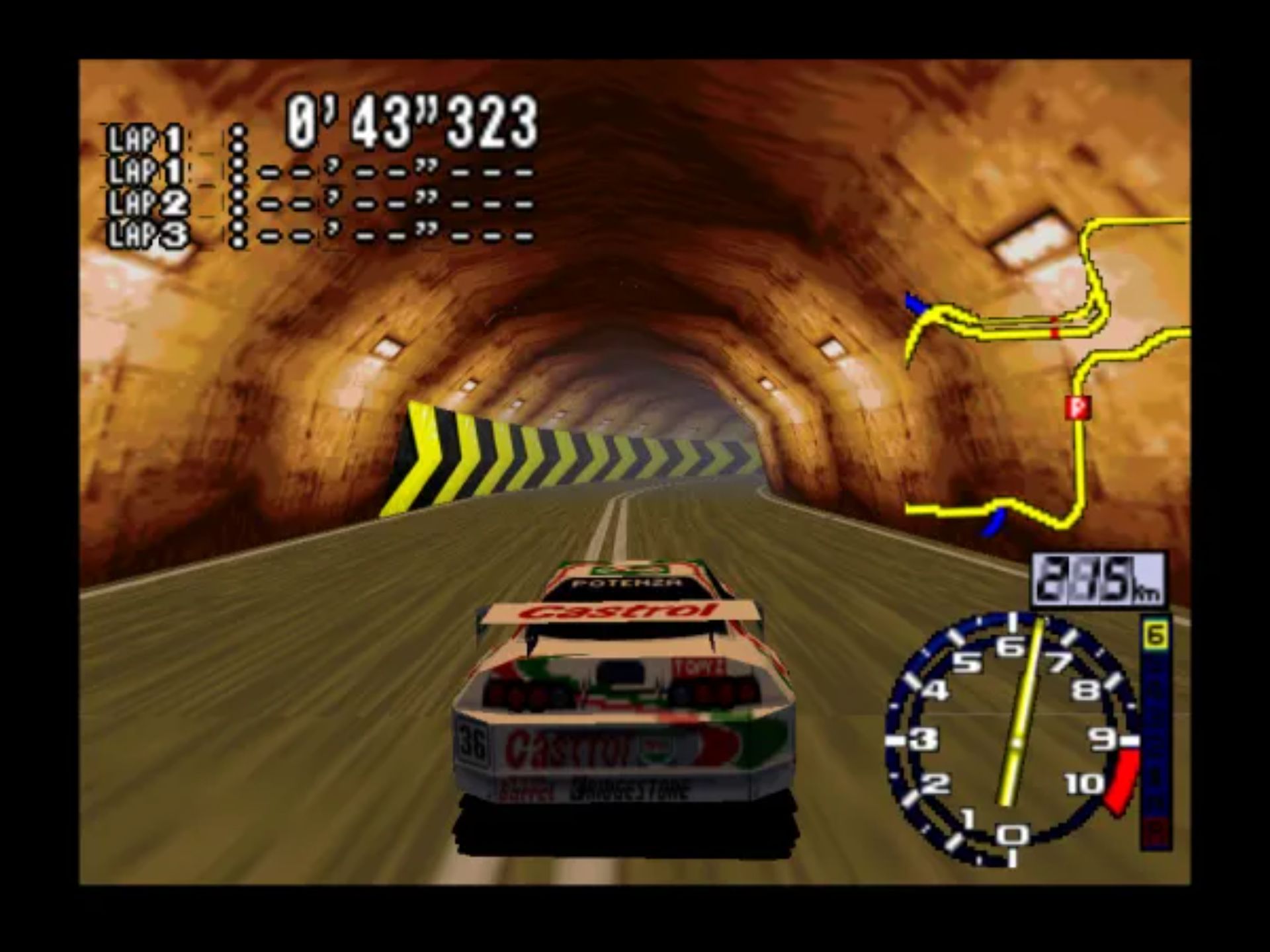Select the LAP 3 label
The width and height of the screenshot is (1270, 952).
(x=147, y=233)
